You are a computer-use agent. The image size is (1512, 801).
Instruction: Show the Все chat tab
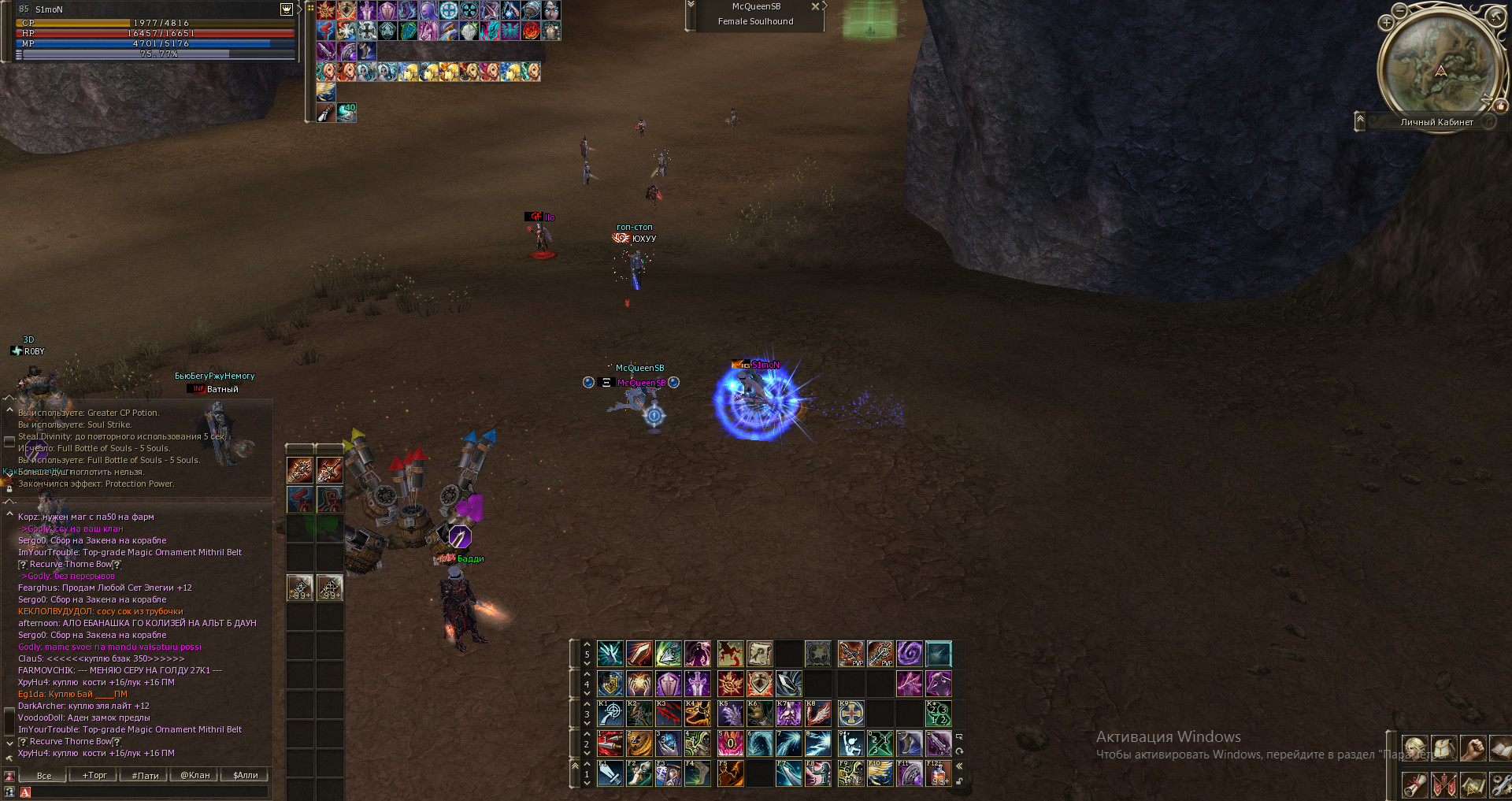[44, 775]
